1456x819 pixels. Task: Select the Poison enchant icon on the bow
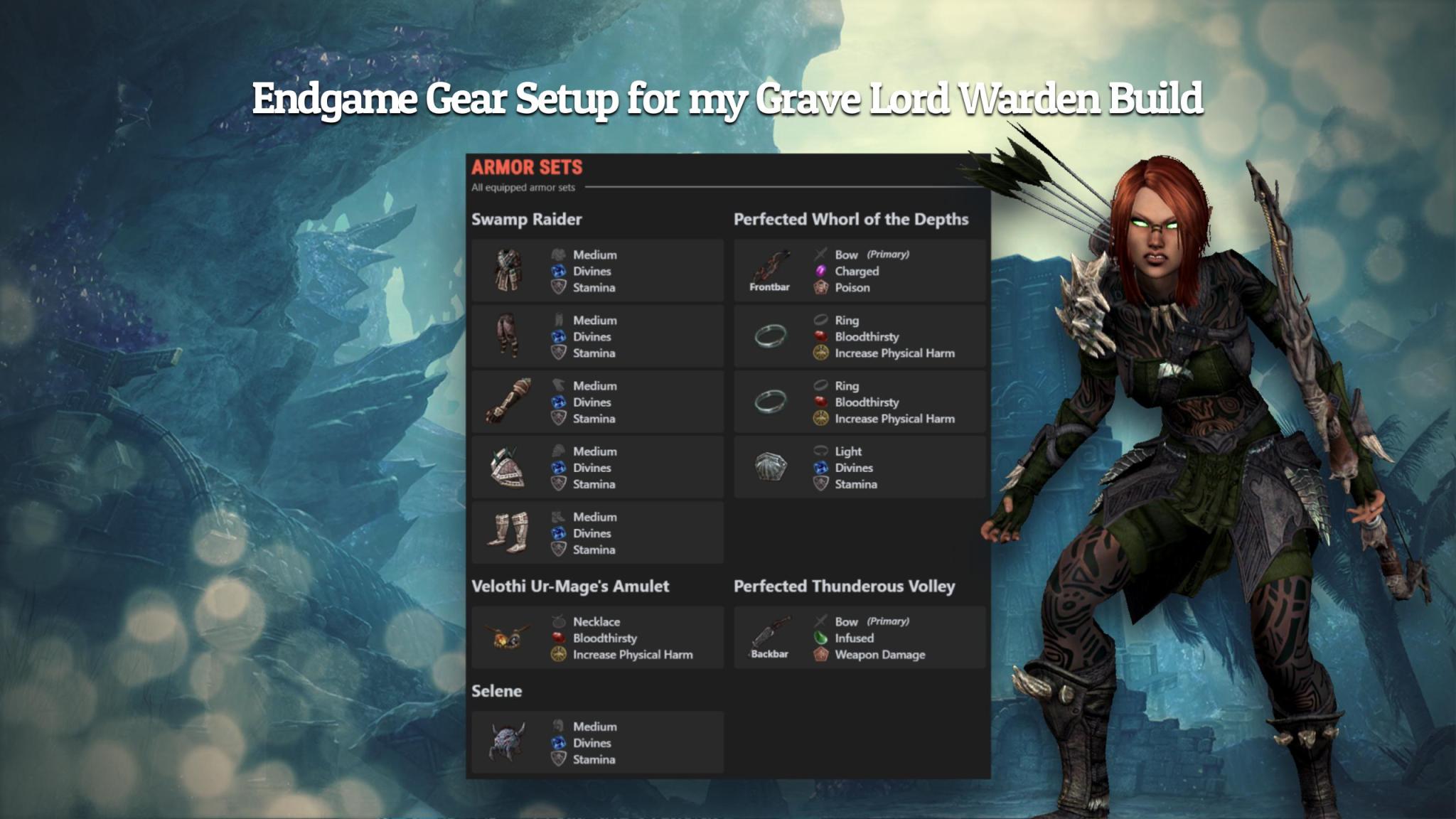coord(821,287)
